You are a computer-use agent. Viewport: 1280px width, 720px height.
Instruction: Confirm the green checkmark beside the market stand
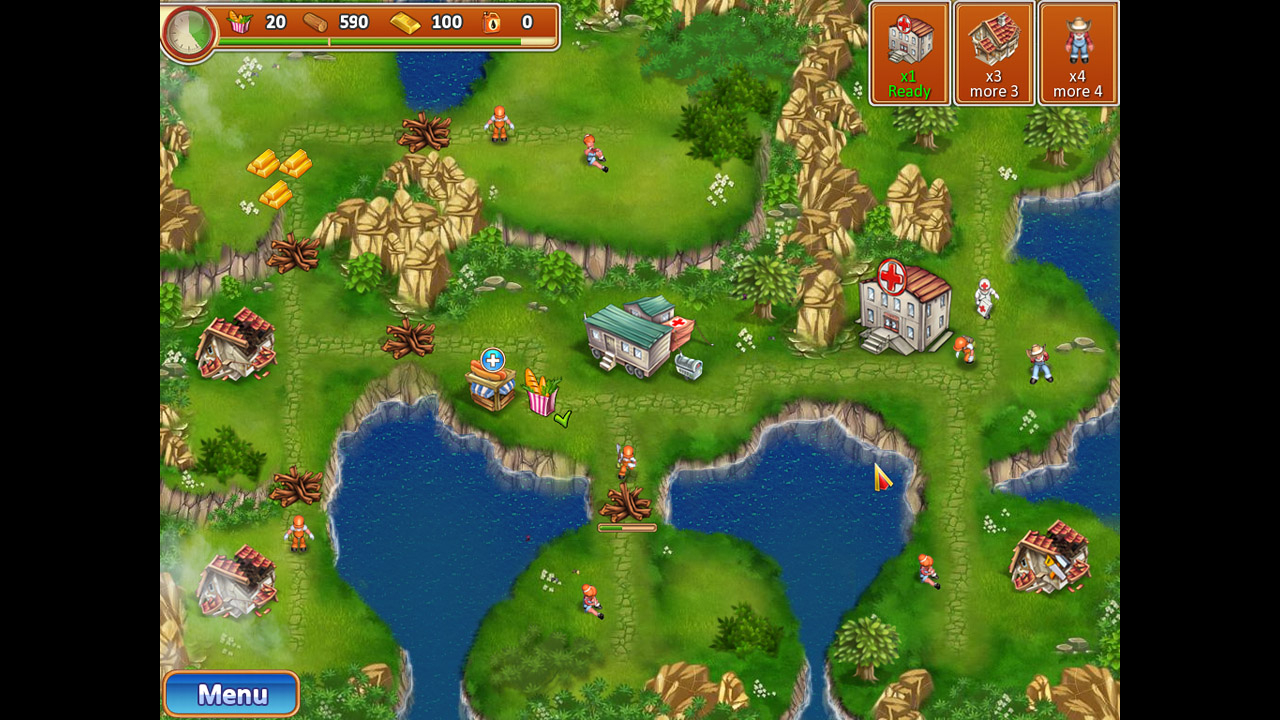point(560,420)
